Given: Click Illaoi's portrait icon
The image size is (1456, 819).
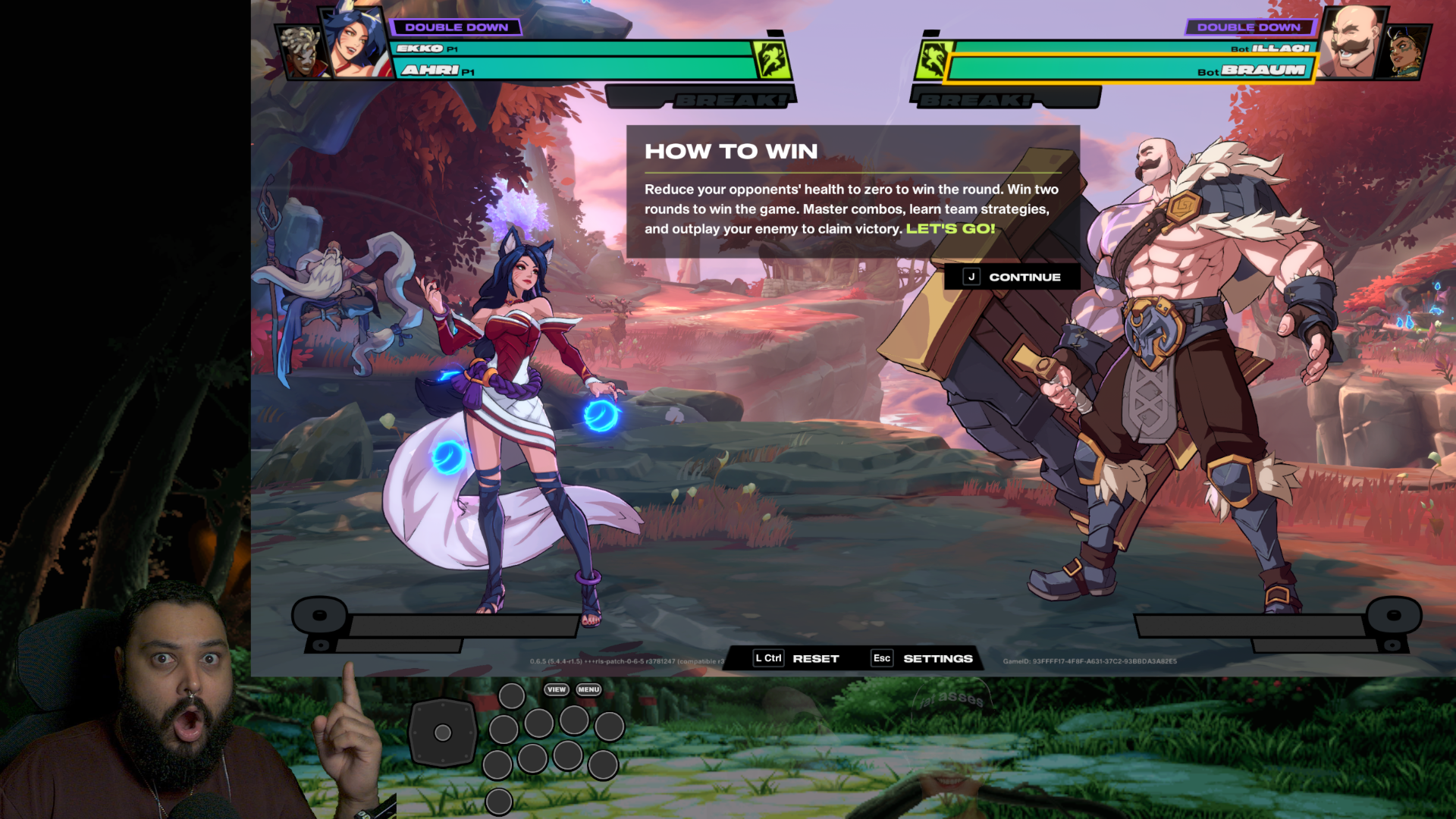Looking at the screenshot, I should click(x=1407, y=52).
